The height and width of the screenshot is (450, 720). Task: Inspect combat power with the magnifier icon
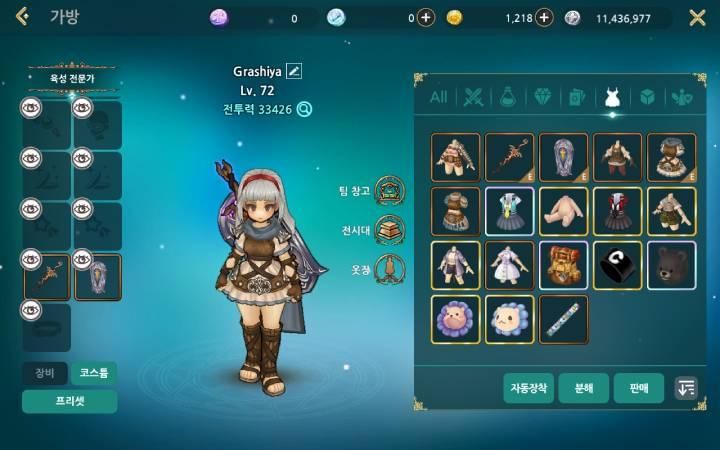305,110
